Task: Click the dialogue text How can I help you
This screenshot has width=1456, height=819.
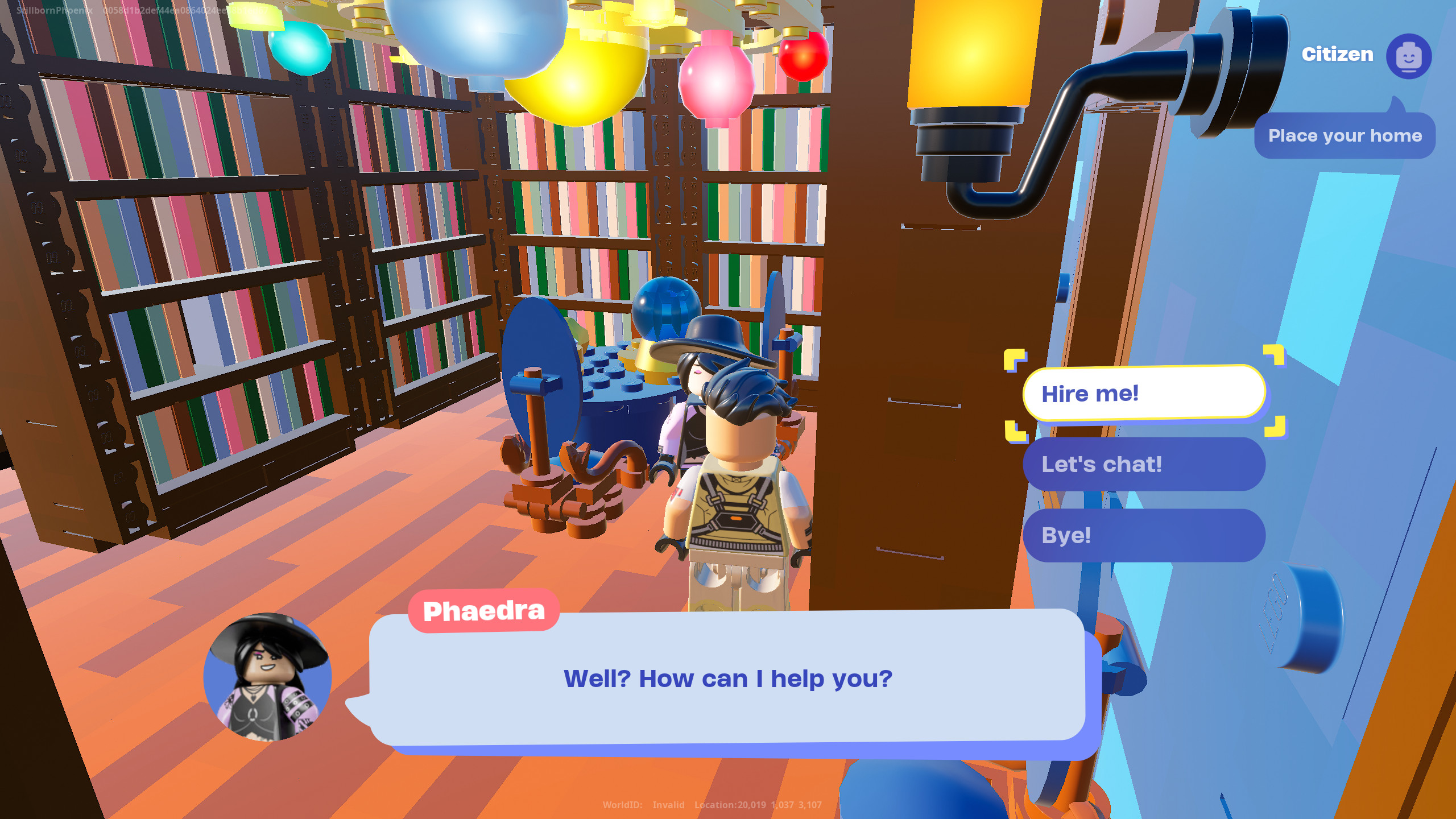Action: pos(728,678)
